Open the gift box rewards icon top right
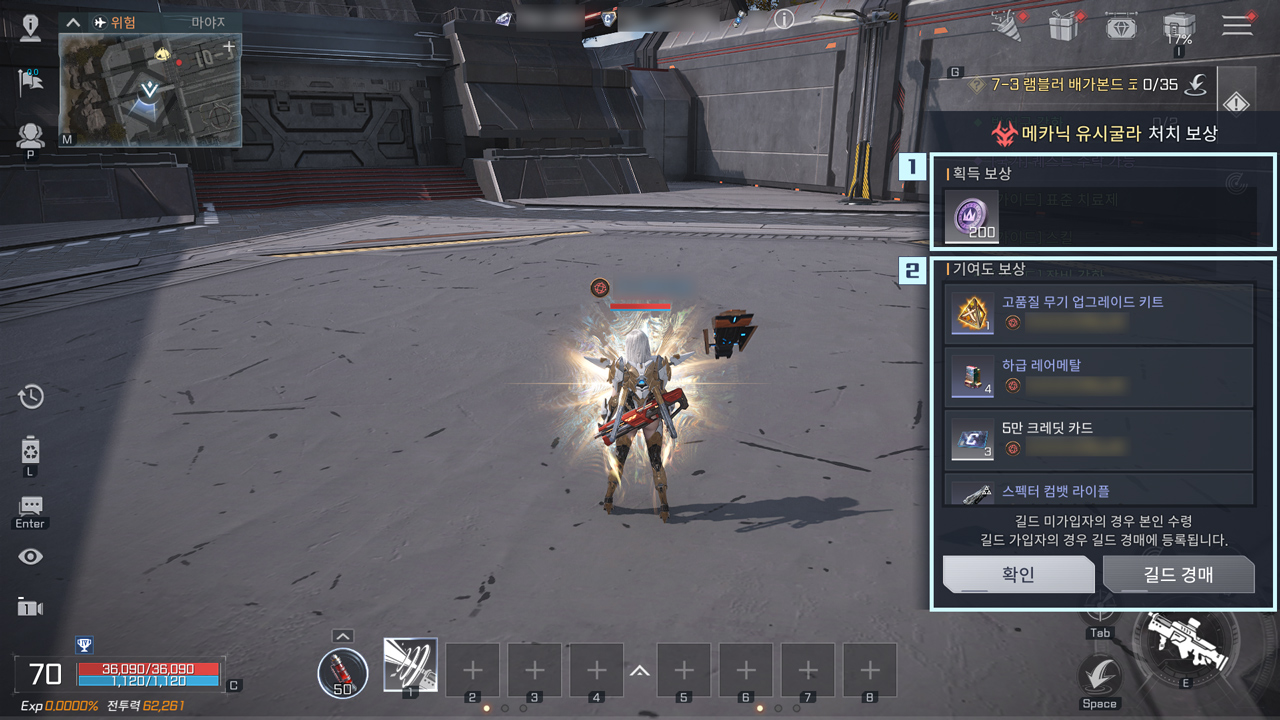The height and width of the screenshot is (720, 1280). pyautogui.click(x=1063, y=27)
